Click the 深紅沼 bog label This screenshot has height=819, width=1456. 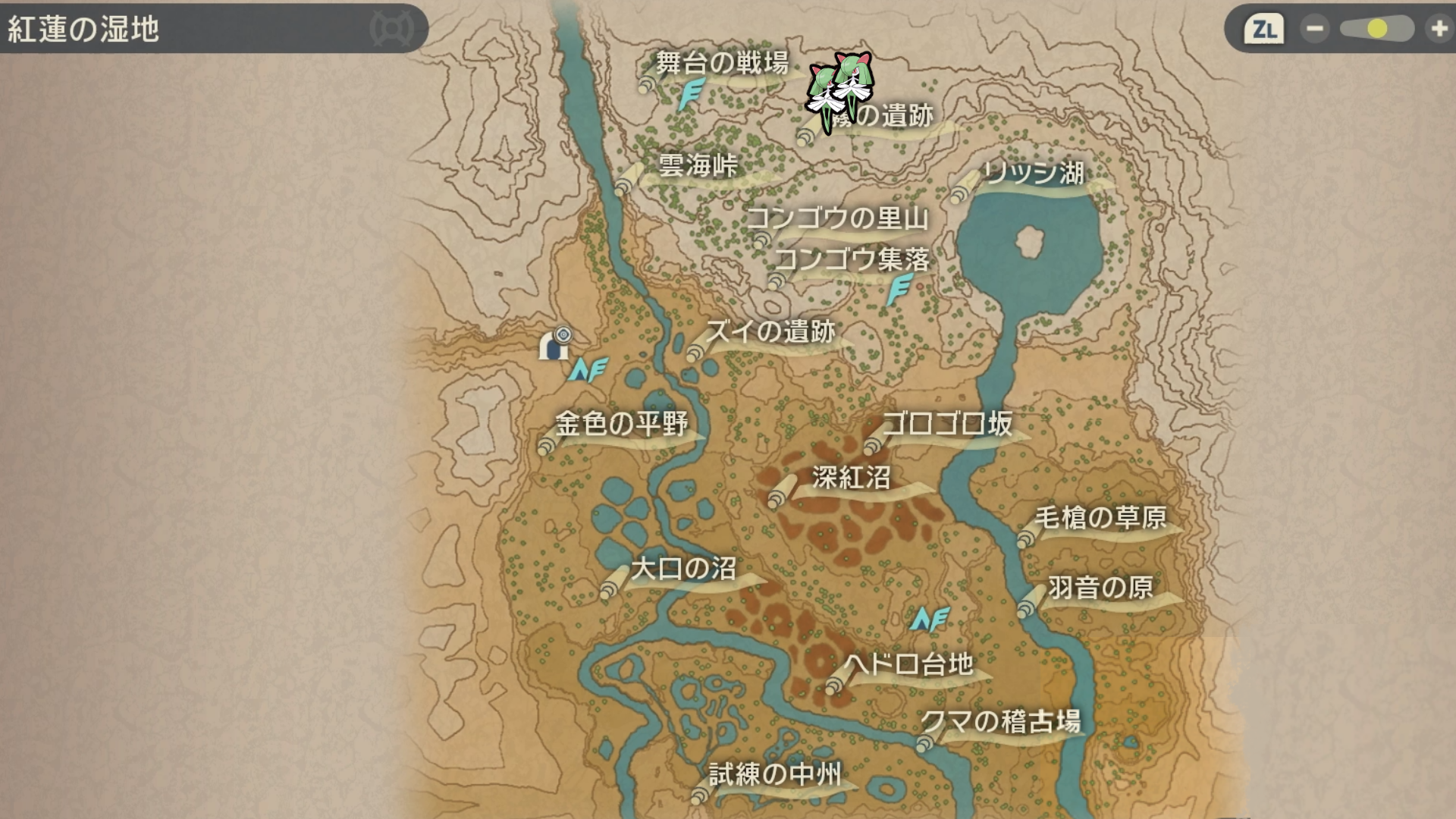851,478
